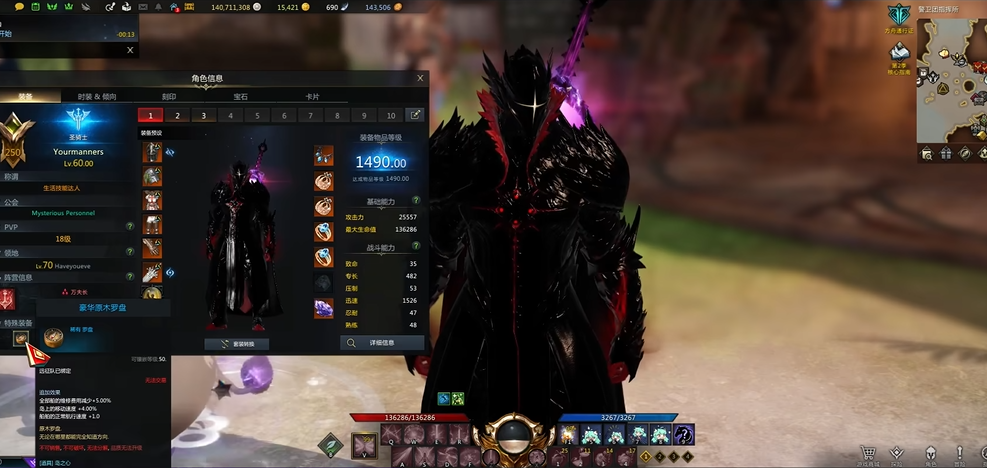The width and height of the screenshot is (987, 468).
Task: Click the 详细信息 detailed info button
Action: (382, 343)
